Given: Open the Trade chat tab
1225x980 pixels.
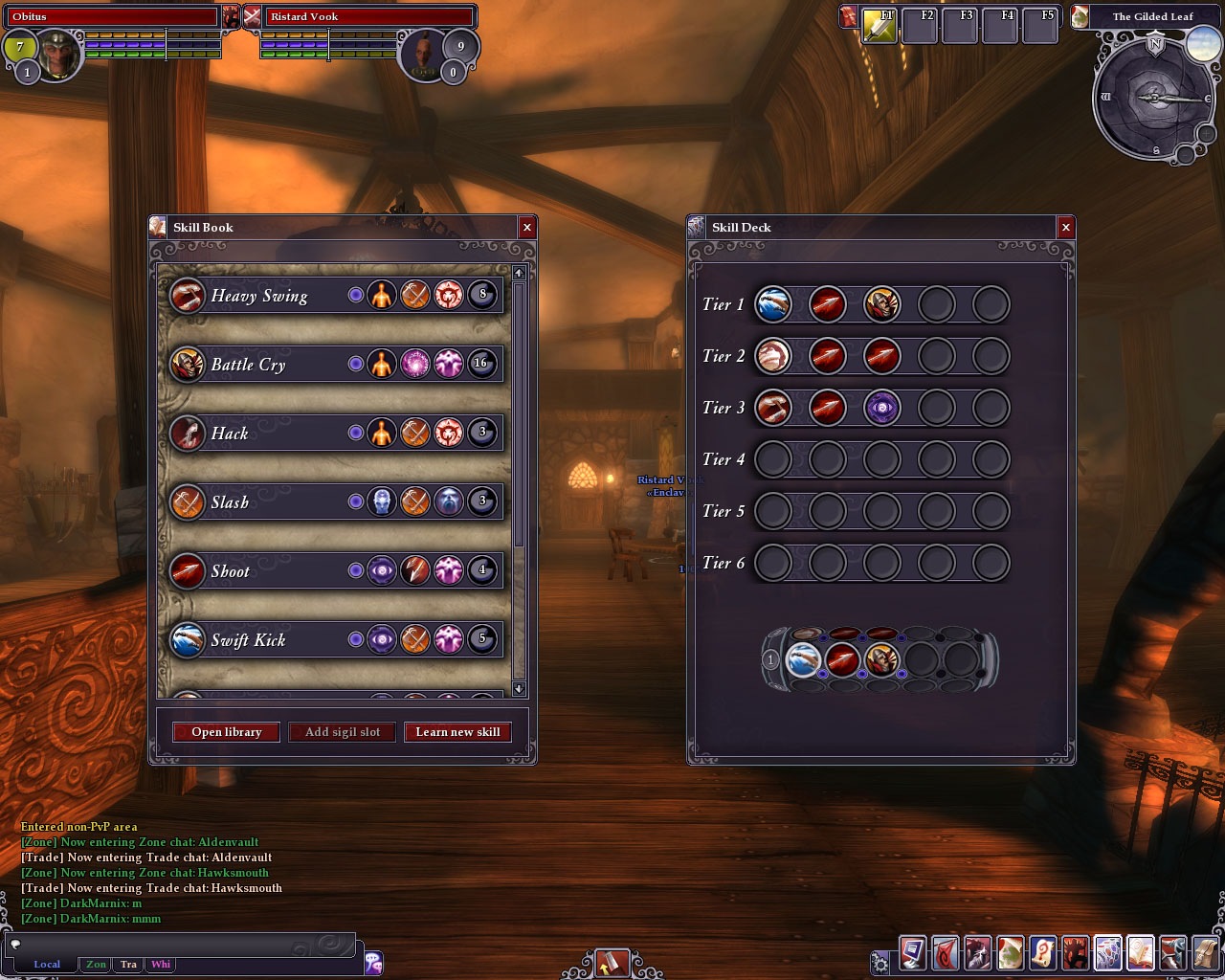Looking at the screenshot, I should click(x=128, y=965).
